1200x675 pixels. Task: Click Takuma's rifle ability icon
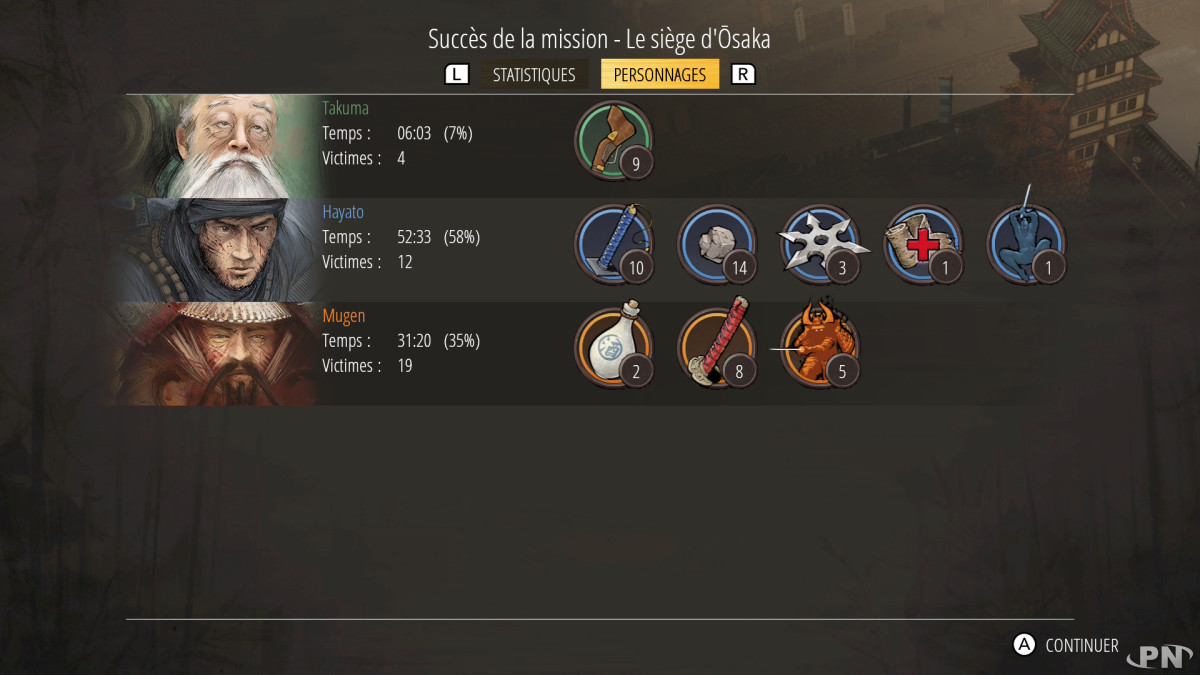pos(614,140)
